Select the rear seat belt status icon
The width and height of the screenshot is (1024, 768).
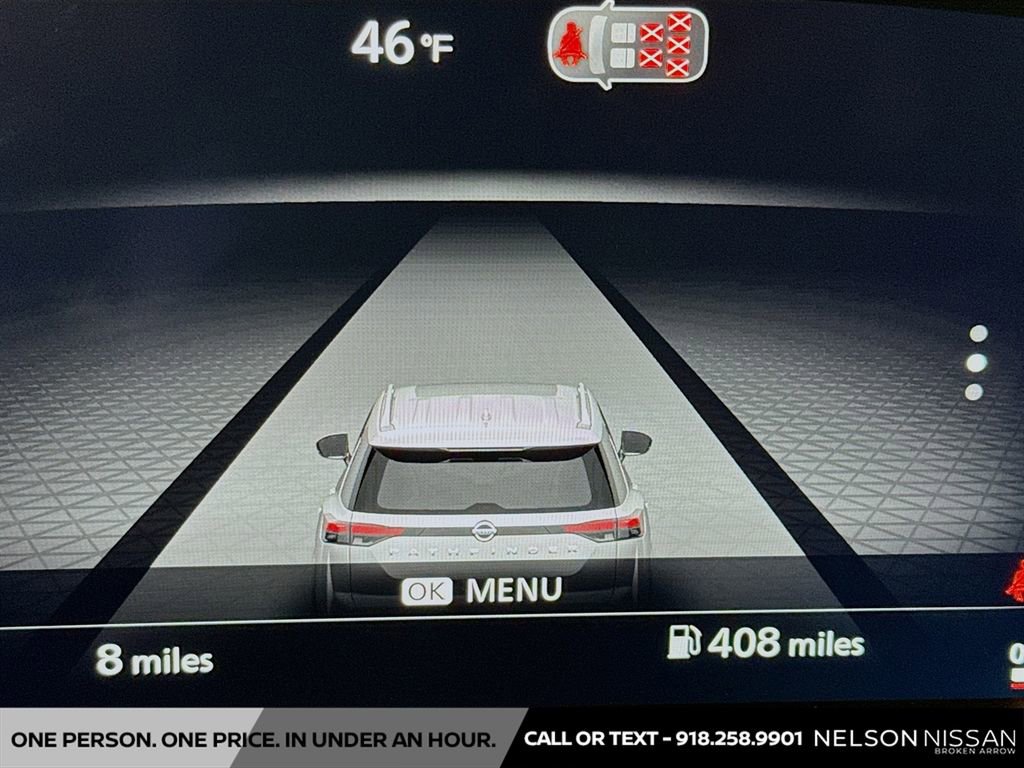pos(628,45)
